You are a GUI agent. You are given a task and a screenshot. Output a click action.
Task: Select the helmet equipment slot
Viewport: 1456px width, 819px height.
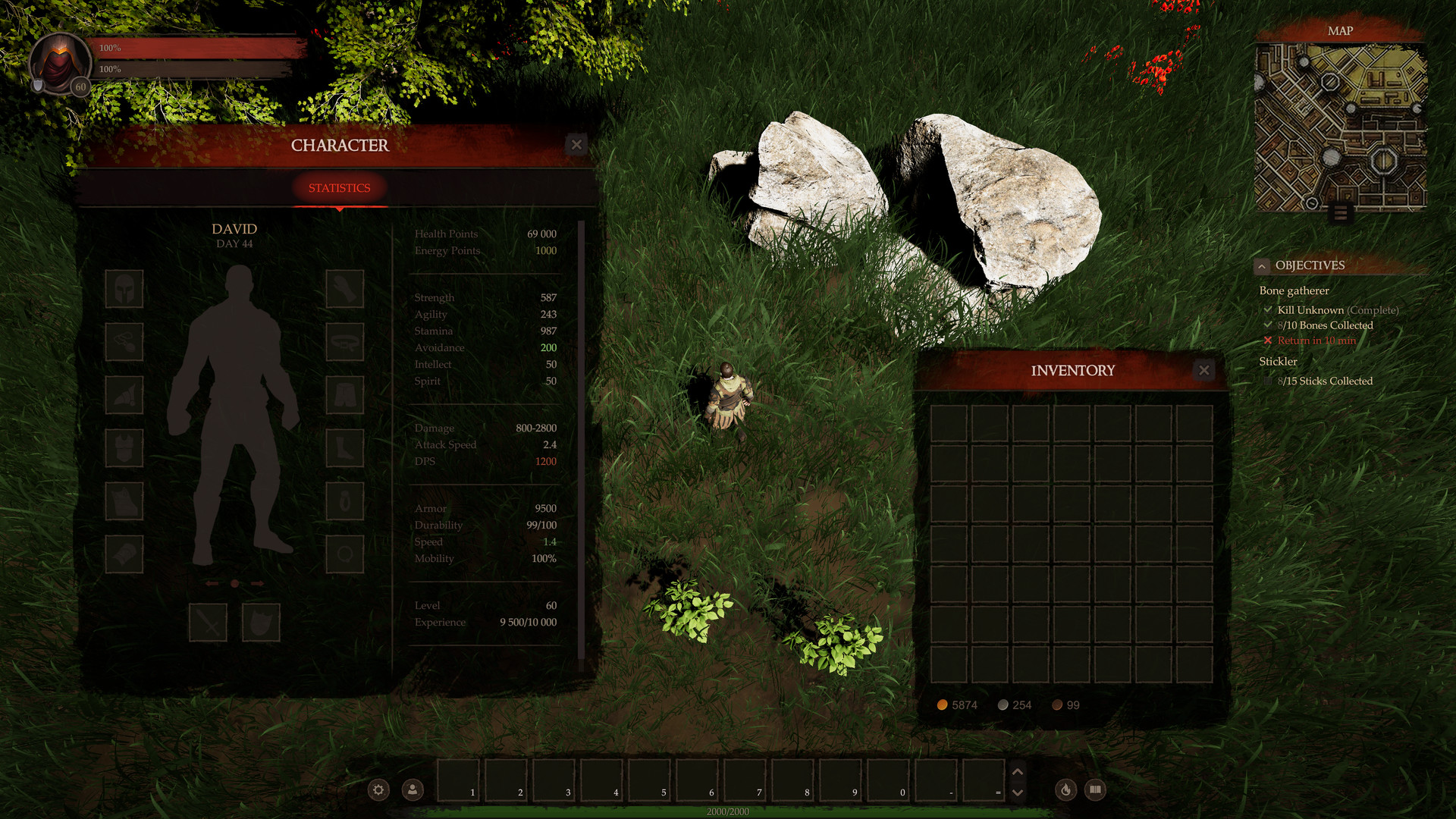pos(124,289)
